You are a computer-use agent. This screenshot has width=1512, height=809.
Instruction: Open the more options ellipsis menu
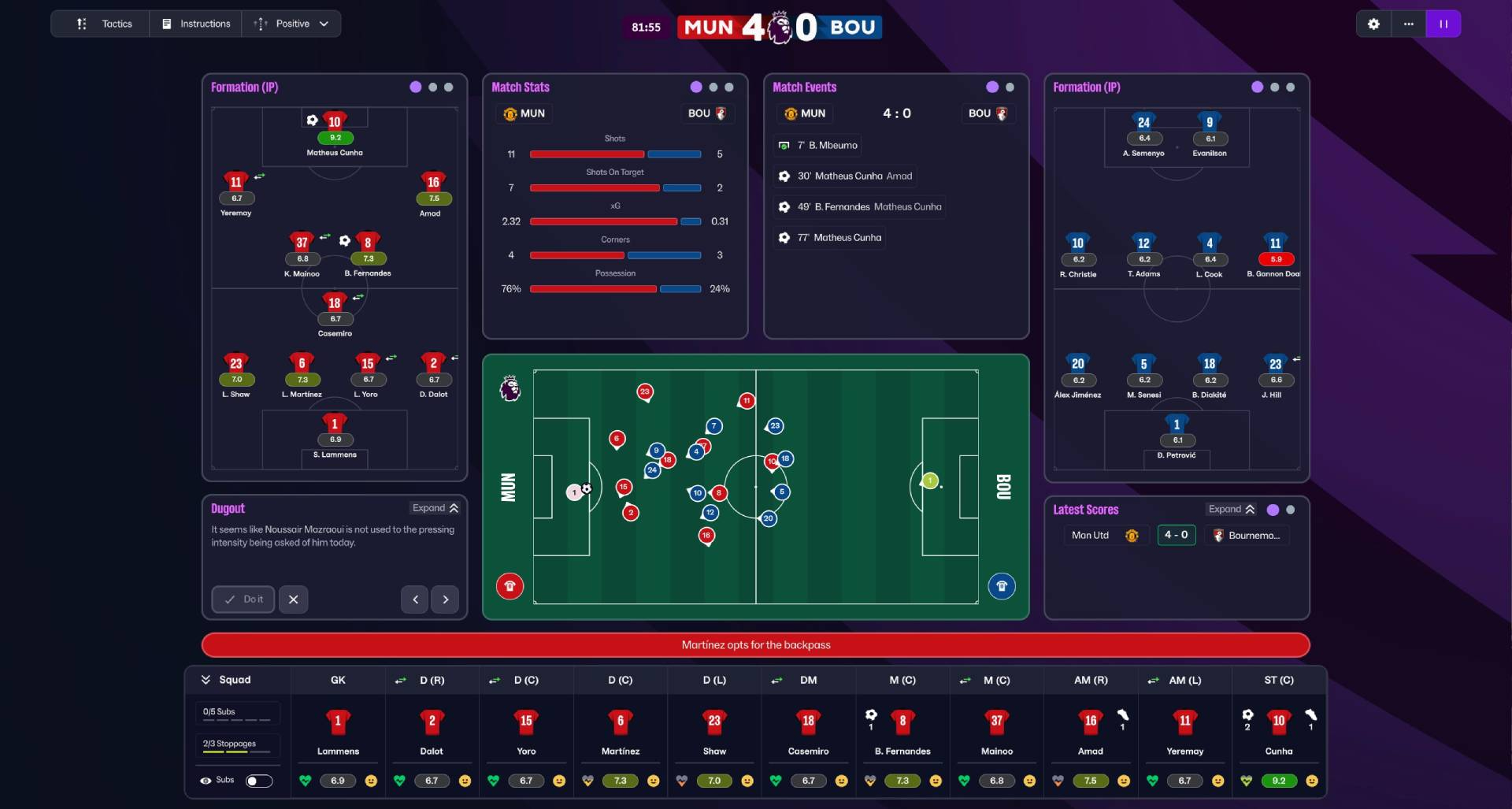(x=1409, y=24)
